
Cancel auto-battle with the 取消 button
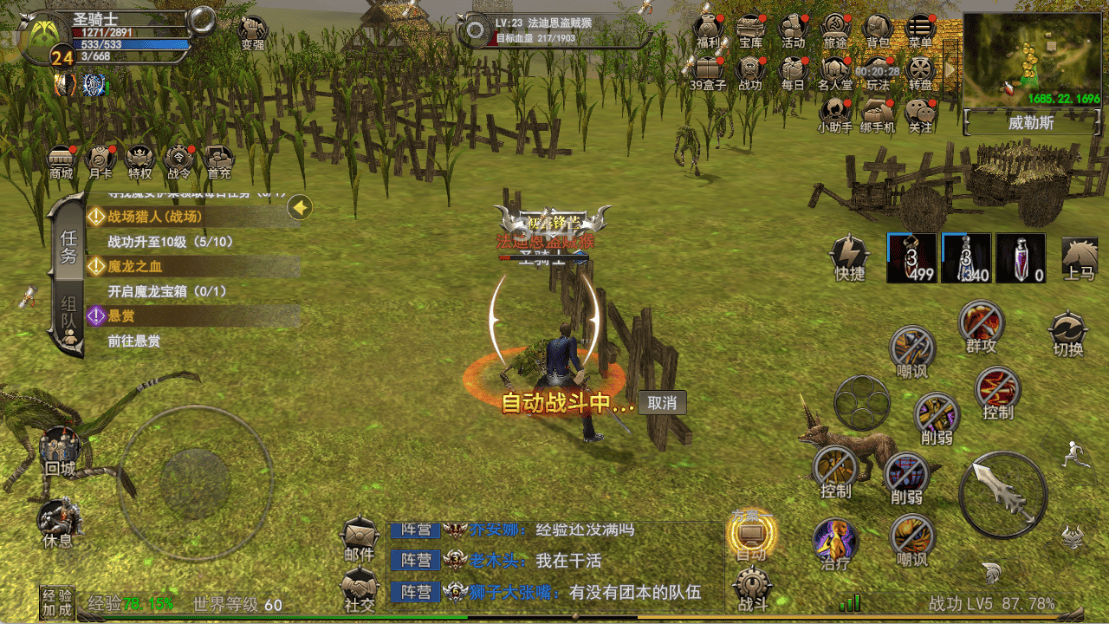[x=662, y=403]
